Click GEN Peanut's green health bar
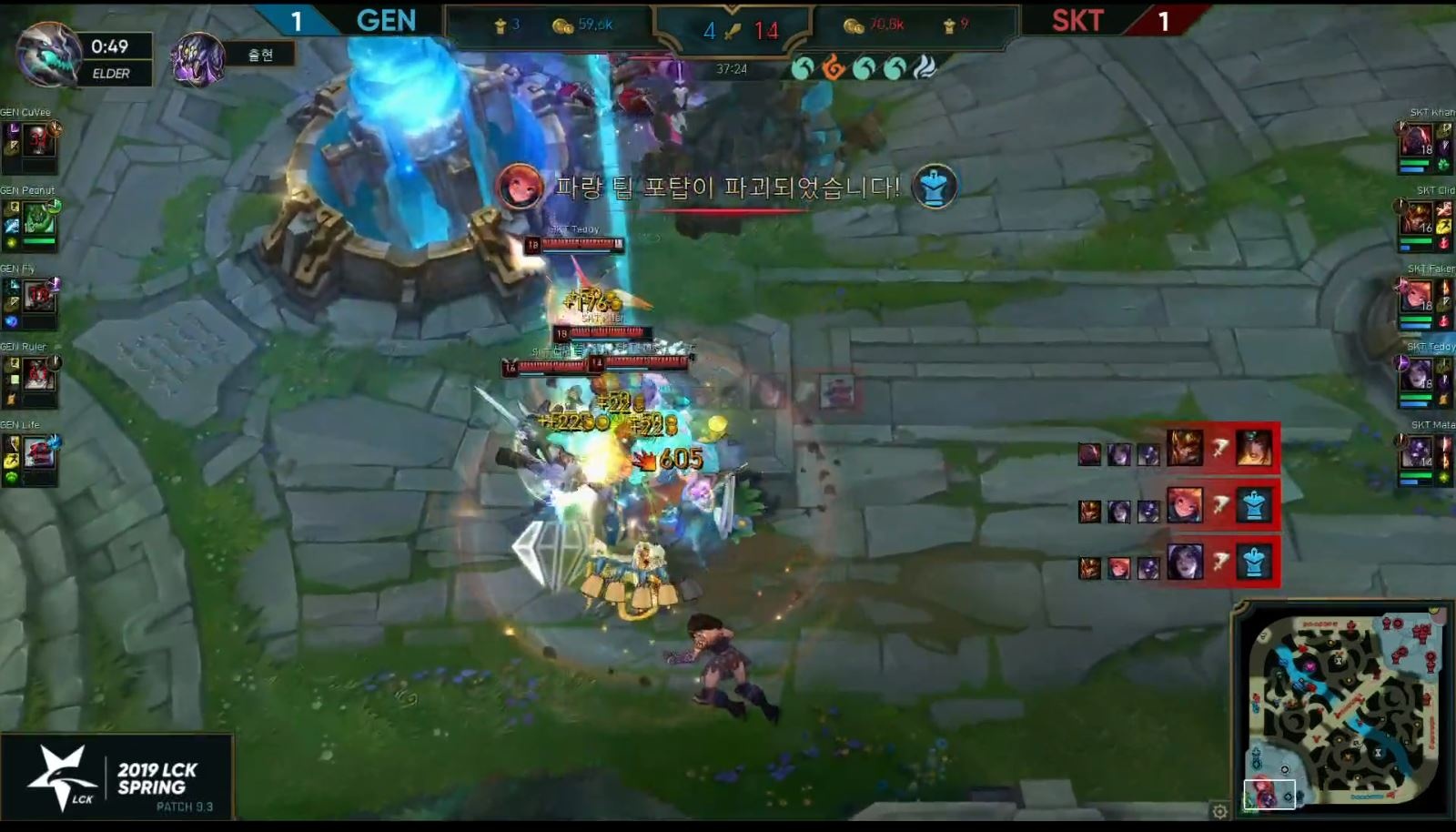This screenshot has width=1456, height=832. coord(38,240)
